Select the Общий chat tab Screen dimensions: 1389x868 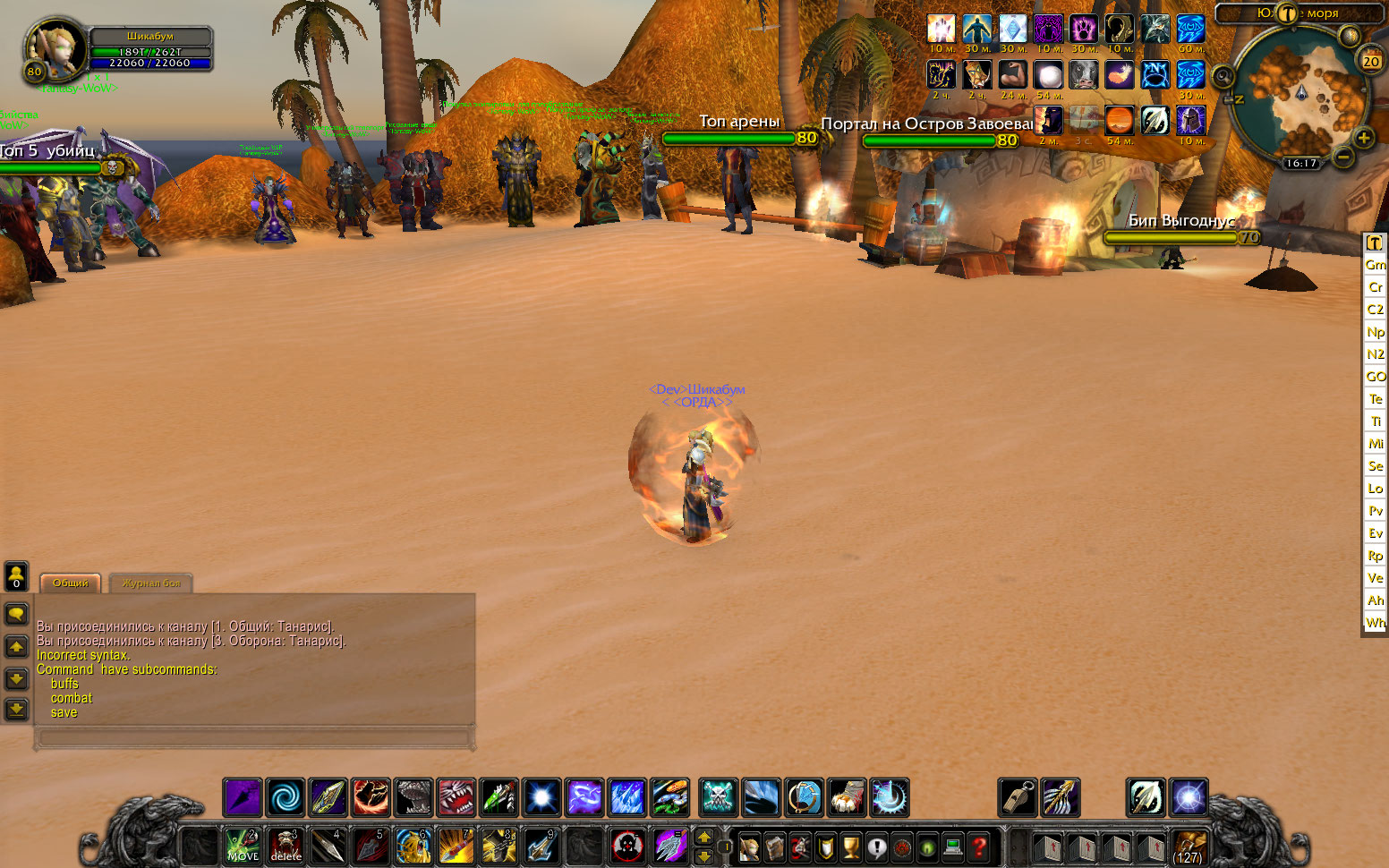[x=70, y=583]
